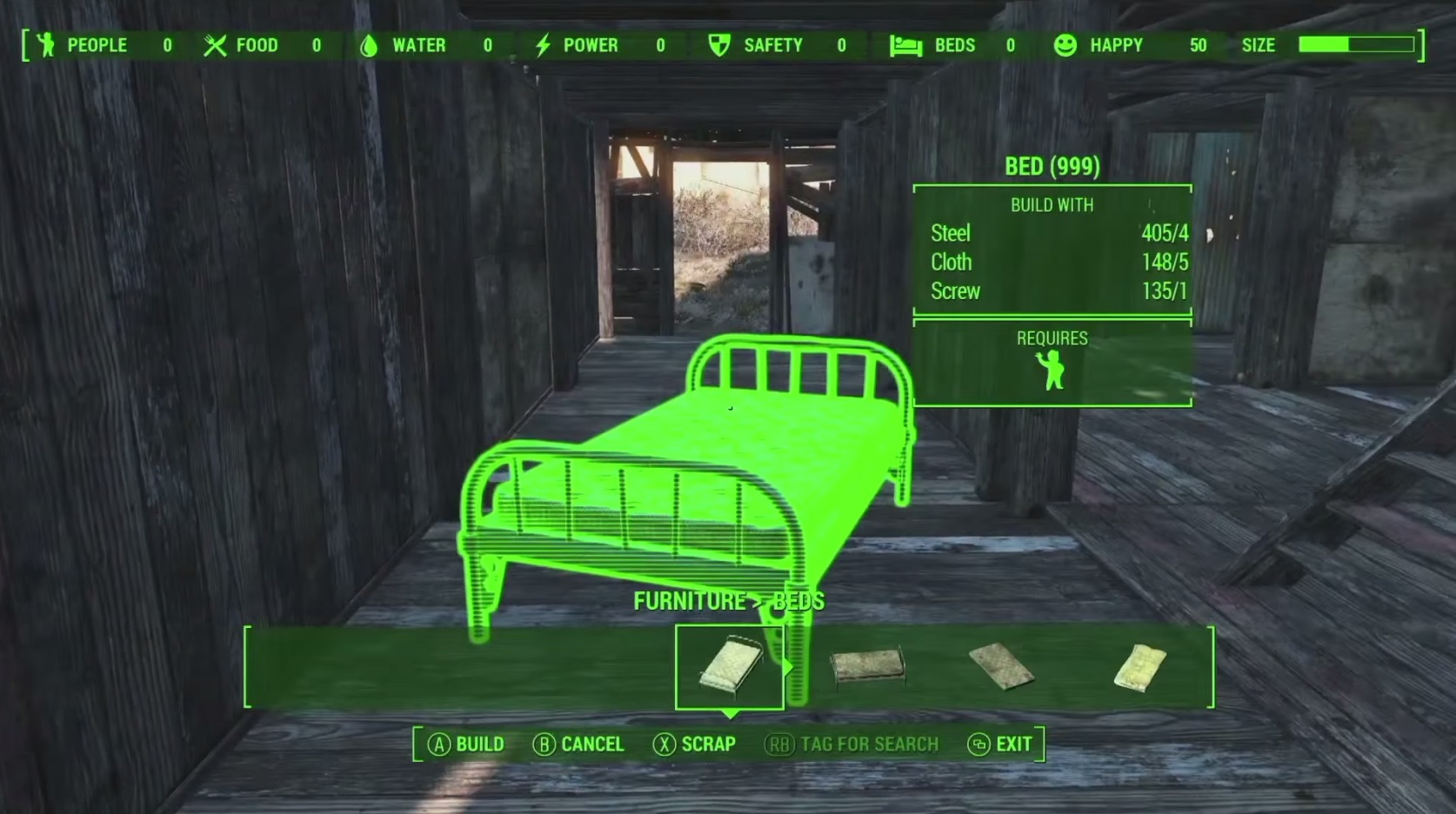Click the Beds icon in the status bar
The width and height of the screenshot is (1456, 814).
[905, 45]
